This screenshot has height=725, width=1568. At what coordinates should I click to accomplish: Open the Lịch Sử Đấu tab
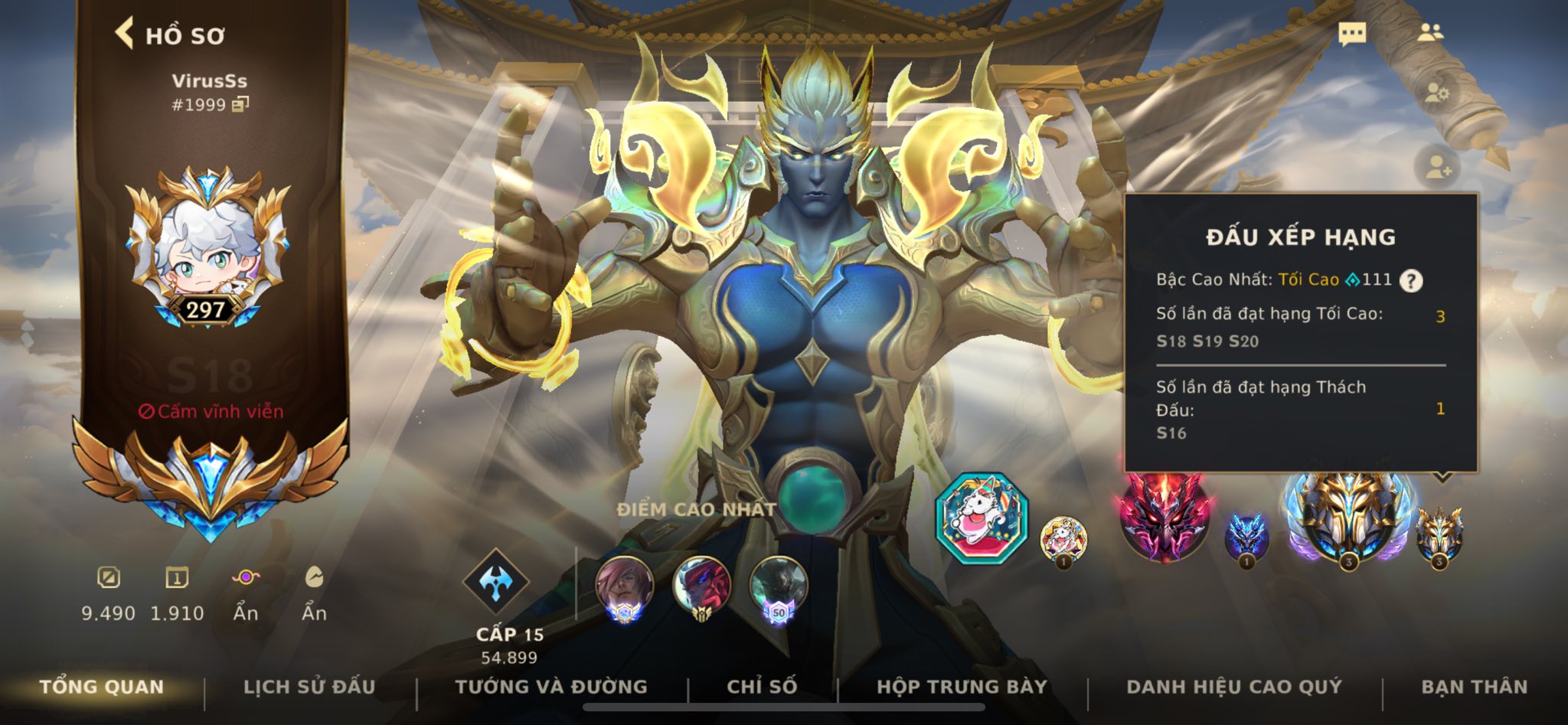pos(309,687)
